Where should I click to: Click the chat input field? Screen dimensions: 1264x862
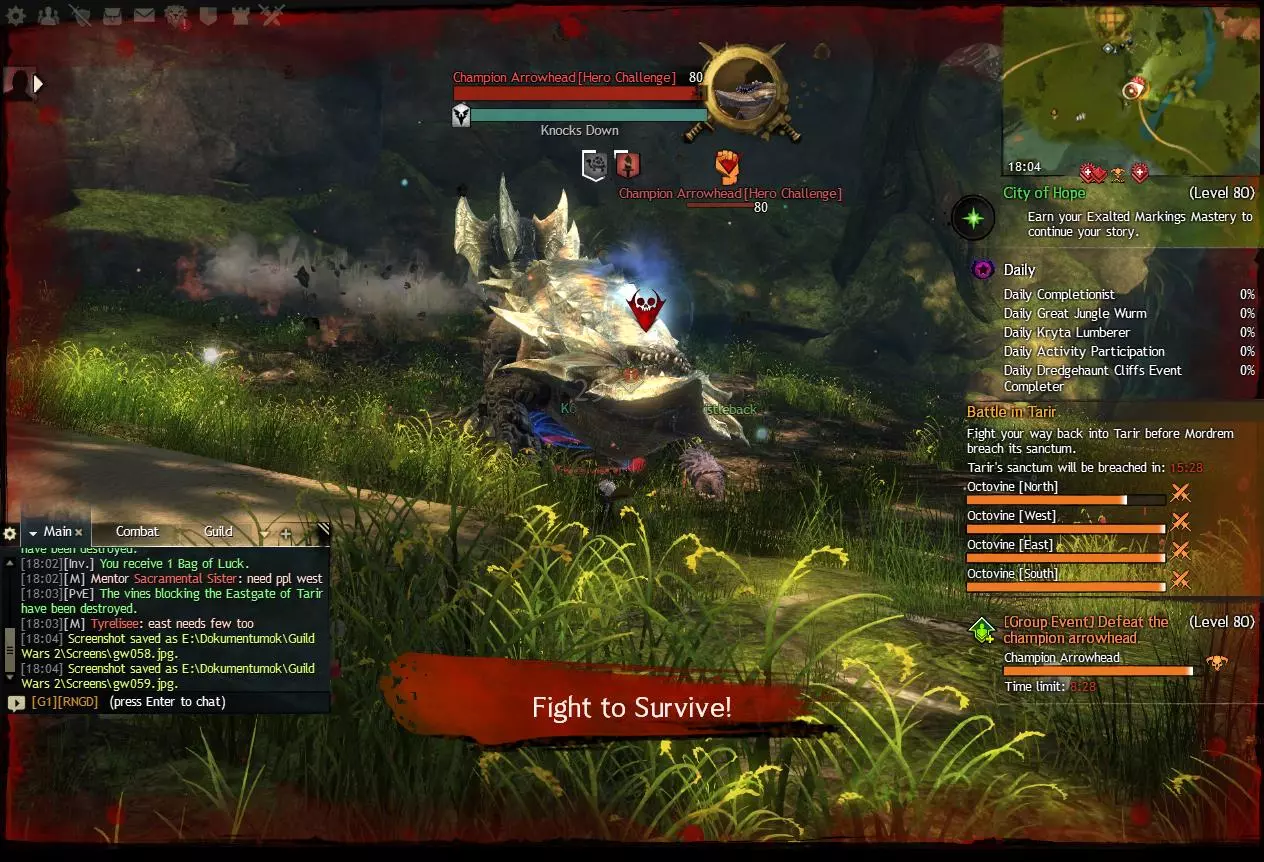(x=168, y=702)
